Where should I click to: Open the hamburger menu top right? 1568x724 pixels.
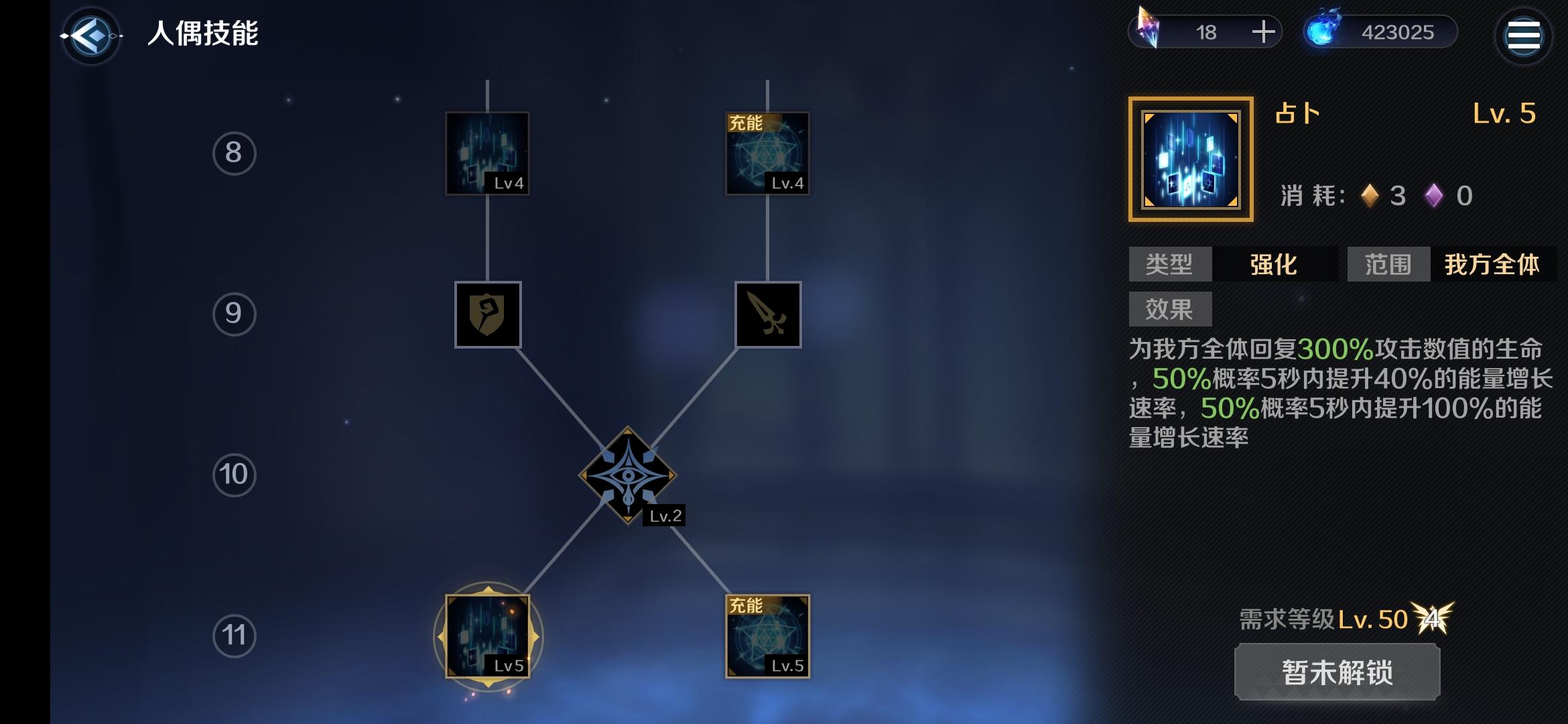pyautogui.click(x=1524, y=36)
